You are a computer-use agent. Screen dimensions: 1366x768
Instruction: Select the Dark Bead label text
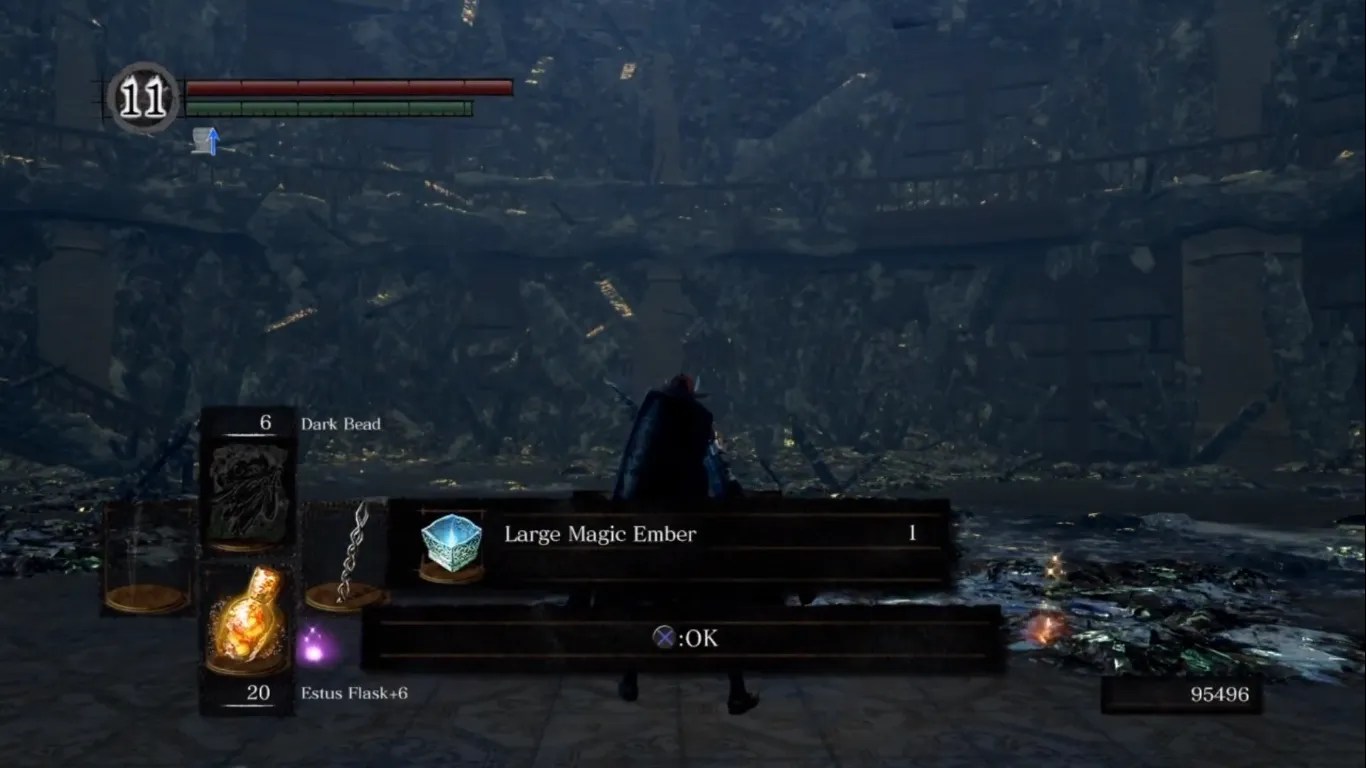coord(340,423)
